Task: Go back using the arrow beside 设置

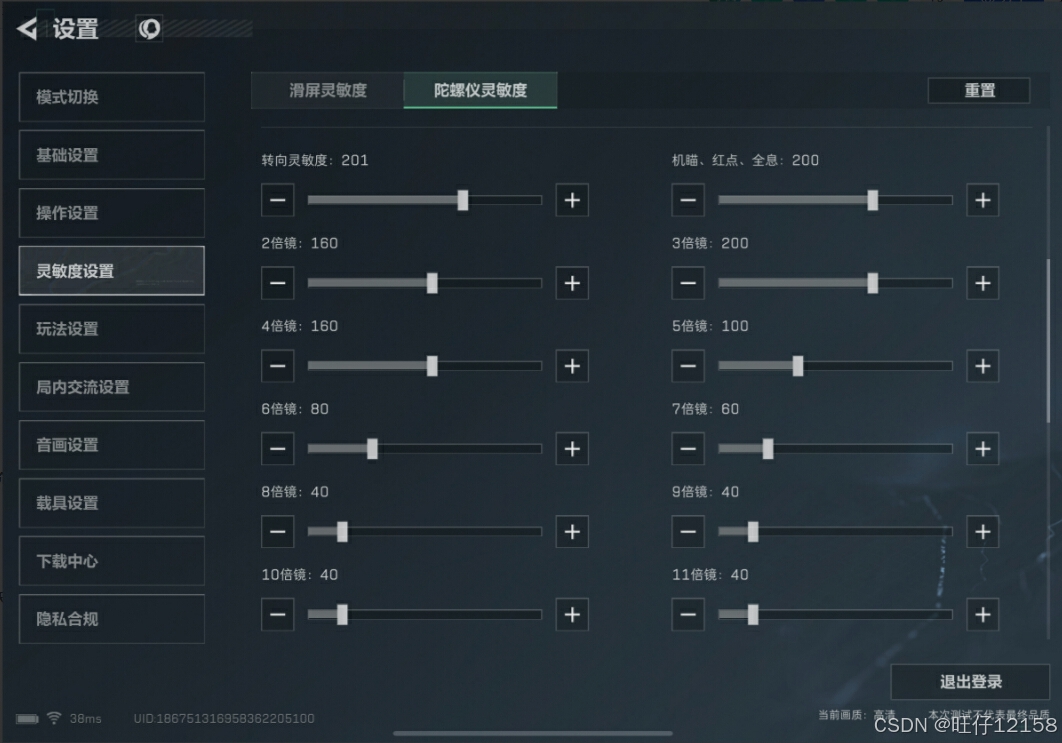Action: coord(27,29)
